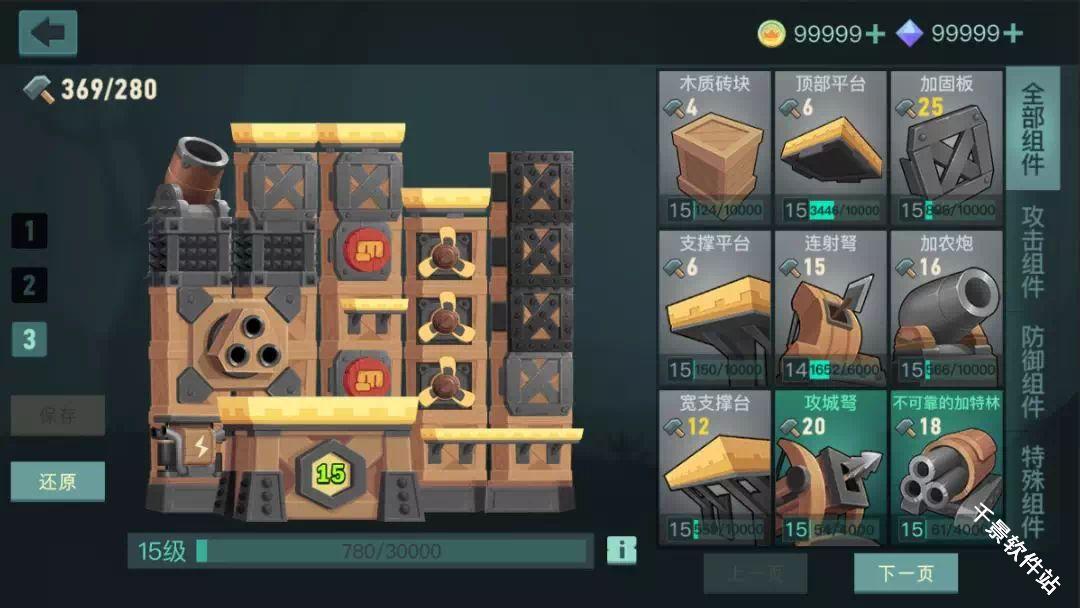Image resolution: width=1080 pixels, height=608 pixels.
Task: Go back with the arrow button
Action: pos(47,33)
